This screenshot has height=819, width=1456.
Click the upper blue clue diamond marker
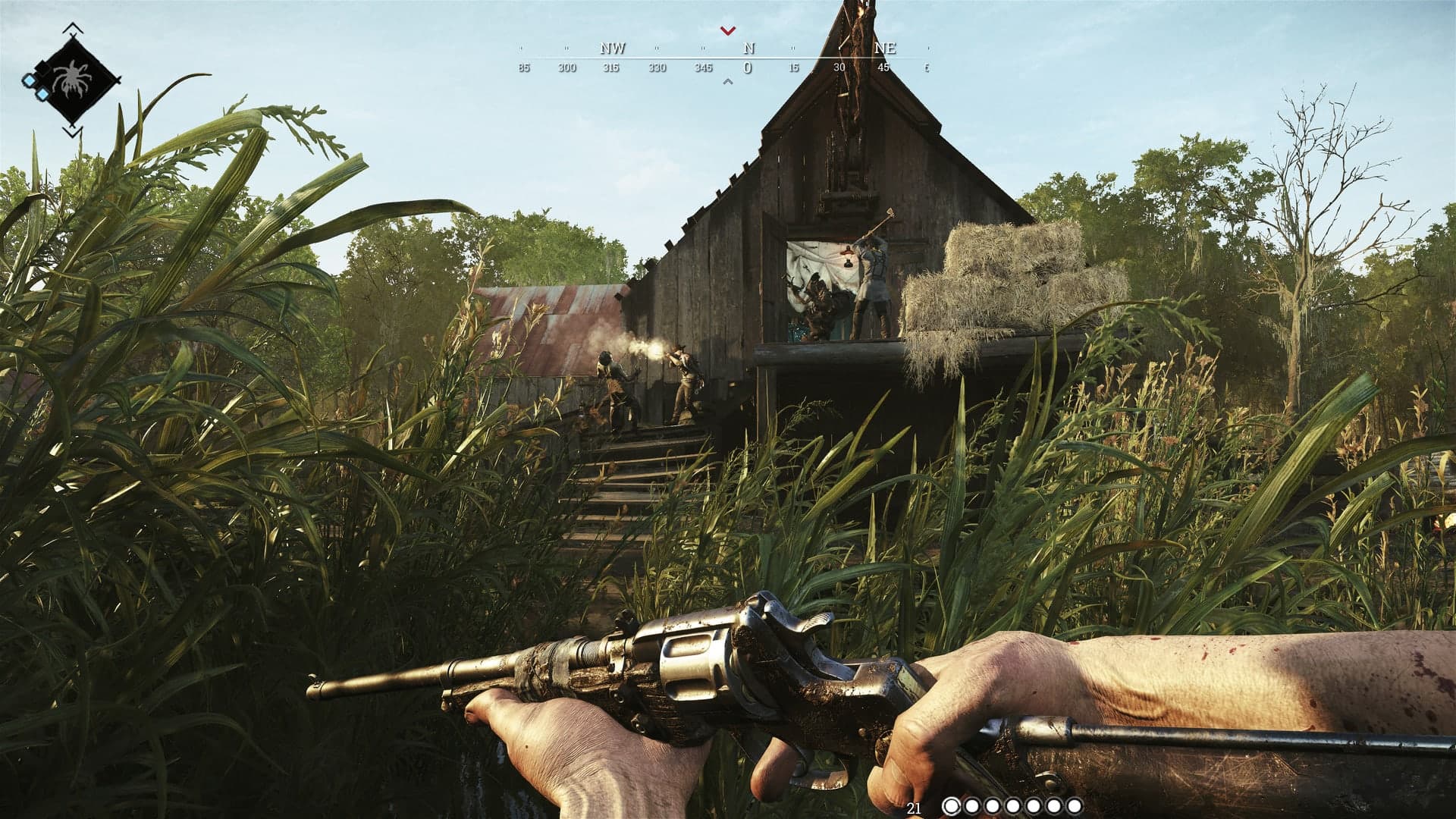tap(30, 80)
